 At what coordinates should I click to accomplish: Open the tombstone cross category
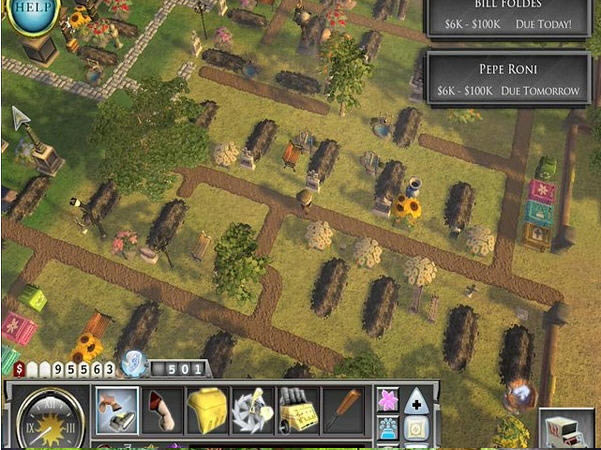(417, 400)
